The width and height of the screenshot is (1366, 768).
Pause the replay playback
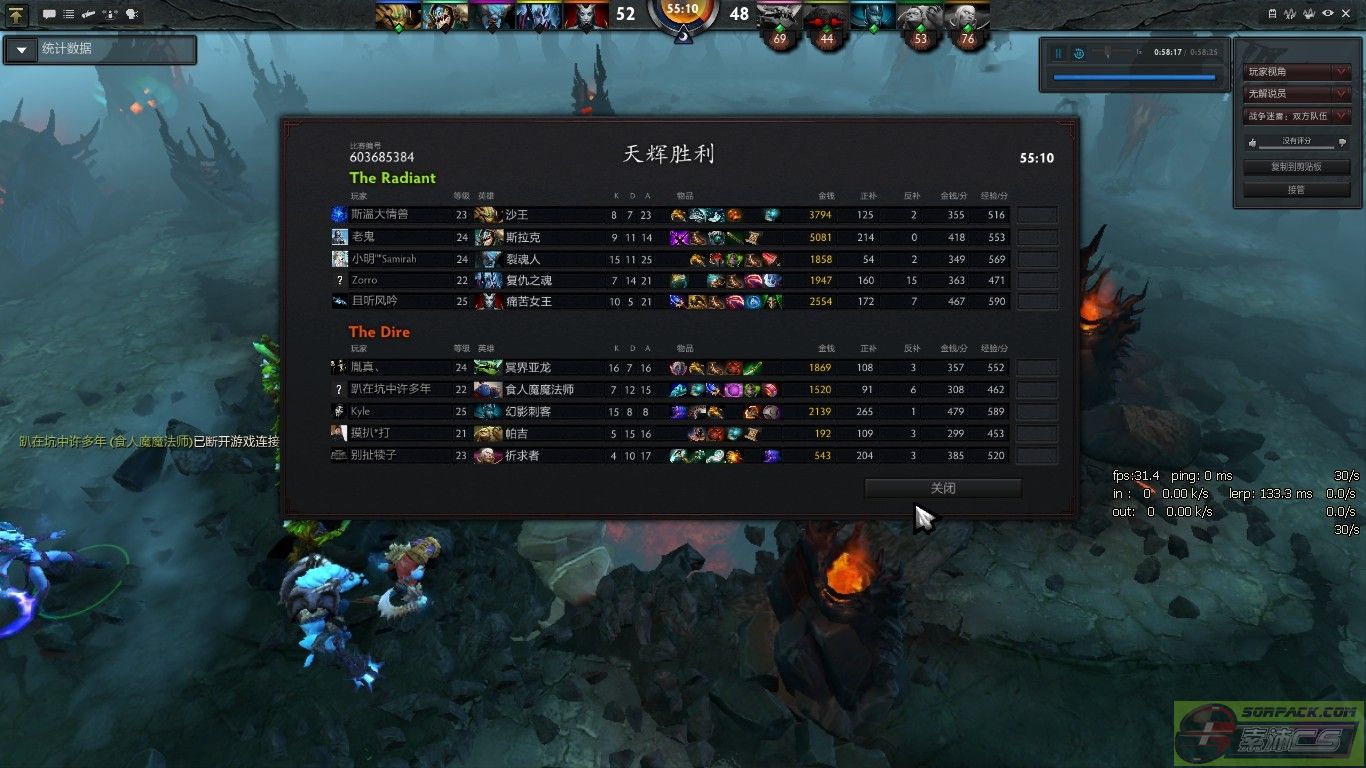click(x=1058, y=53)
